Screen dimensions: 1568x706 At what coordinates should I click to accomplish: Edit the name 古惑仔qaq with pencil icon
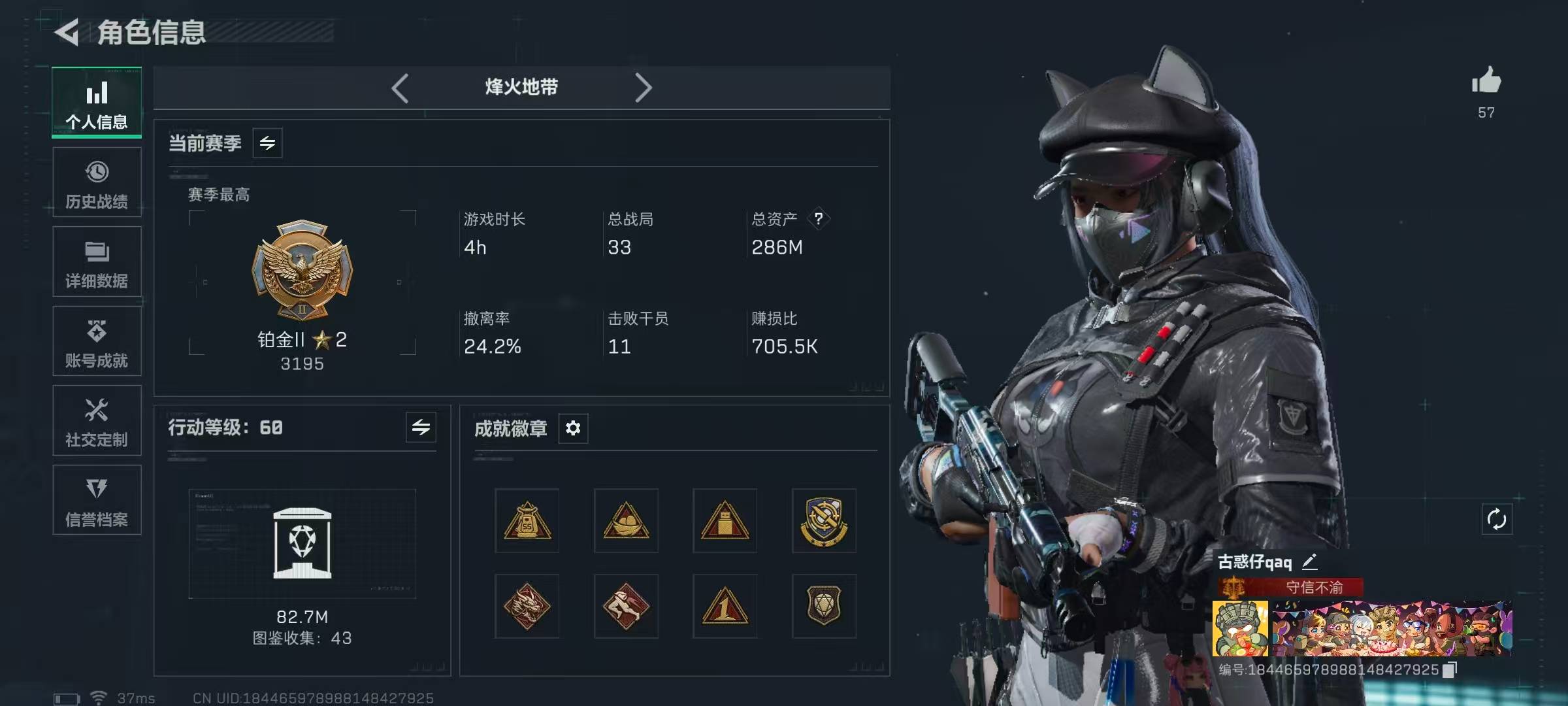click(x=1310, y=562)
